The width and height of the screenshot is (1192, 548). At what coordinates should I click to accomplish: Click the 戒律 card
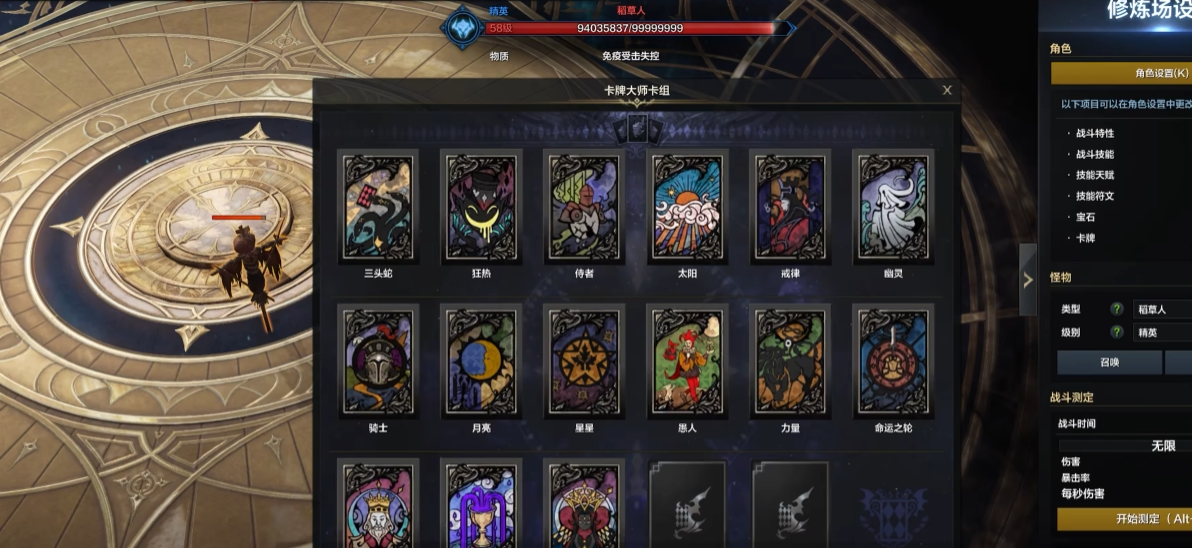[790, 207]
